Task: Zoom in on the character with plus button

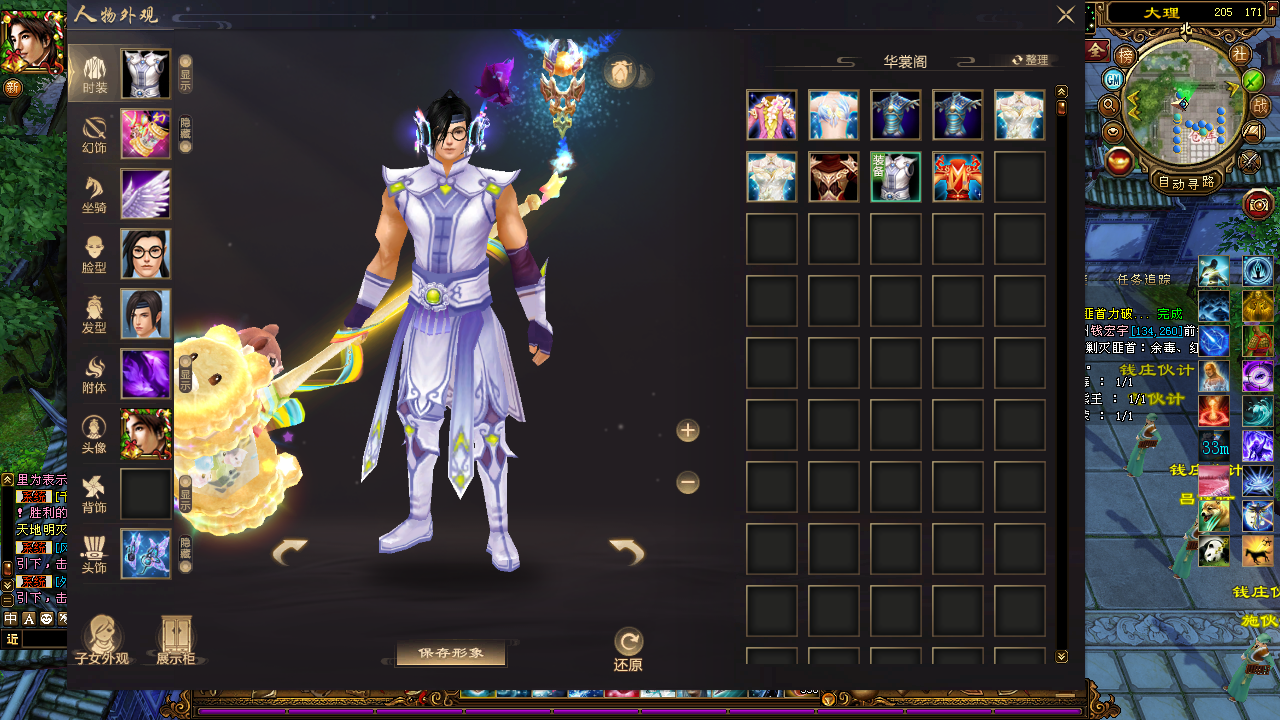Action: click(x=688, y=431)
